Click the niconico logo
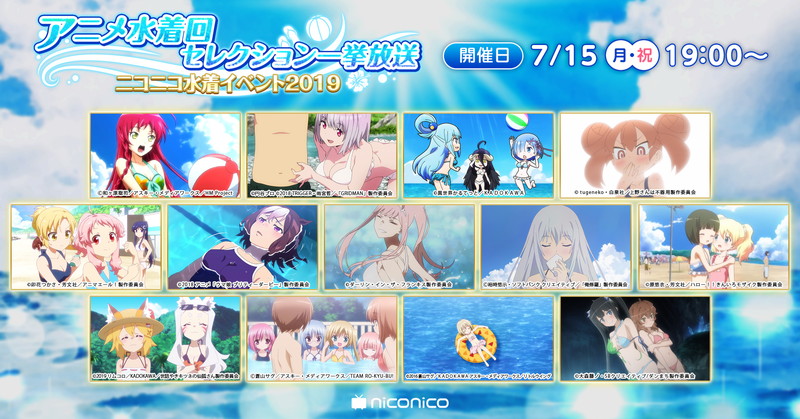 pyautogui.click(x=400, y=400)
